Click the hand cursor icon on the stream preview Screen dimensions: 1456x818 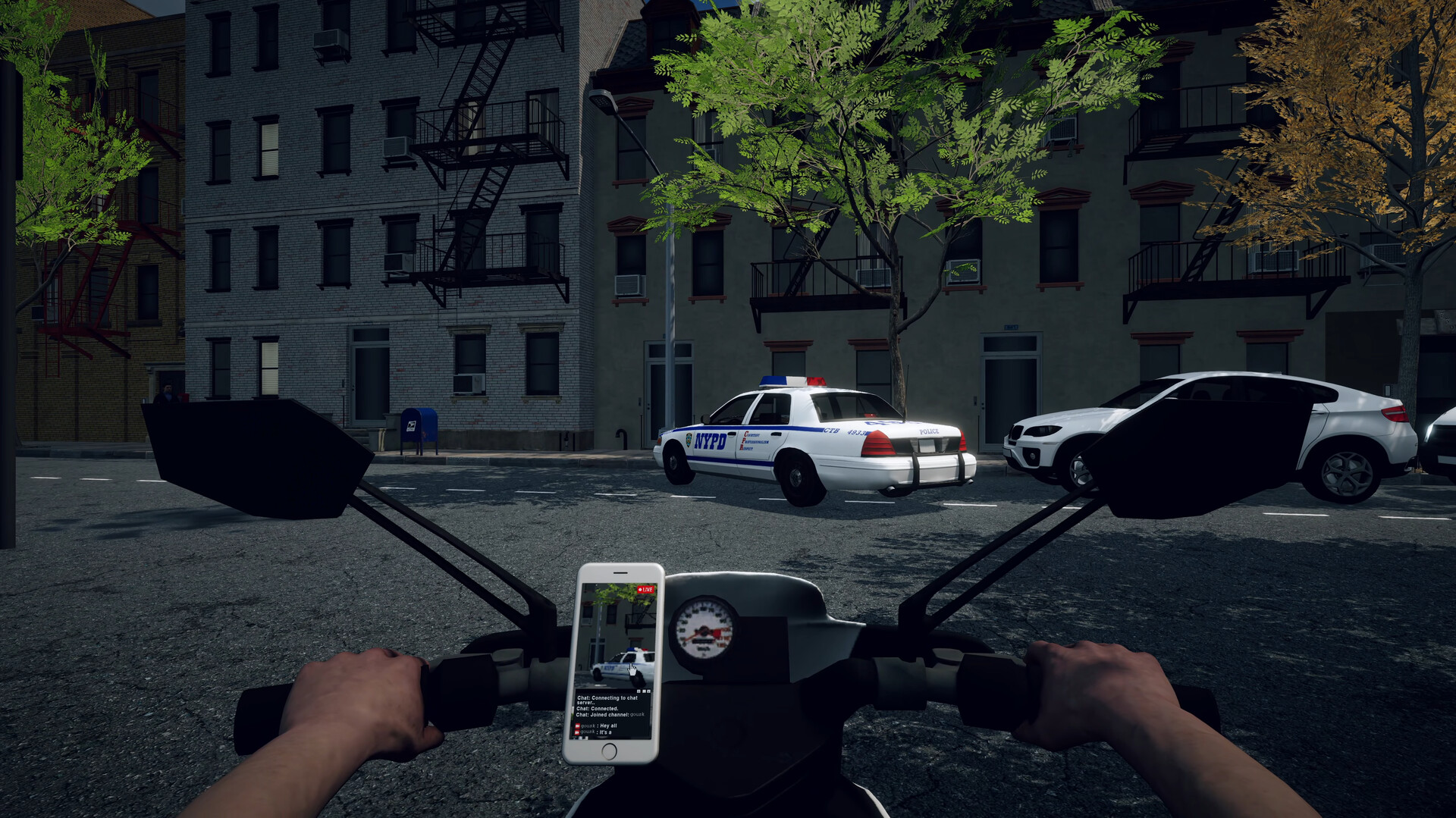click(x=632, y=670)
